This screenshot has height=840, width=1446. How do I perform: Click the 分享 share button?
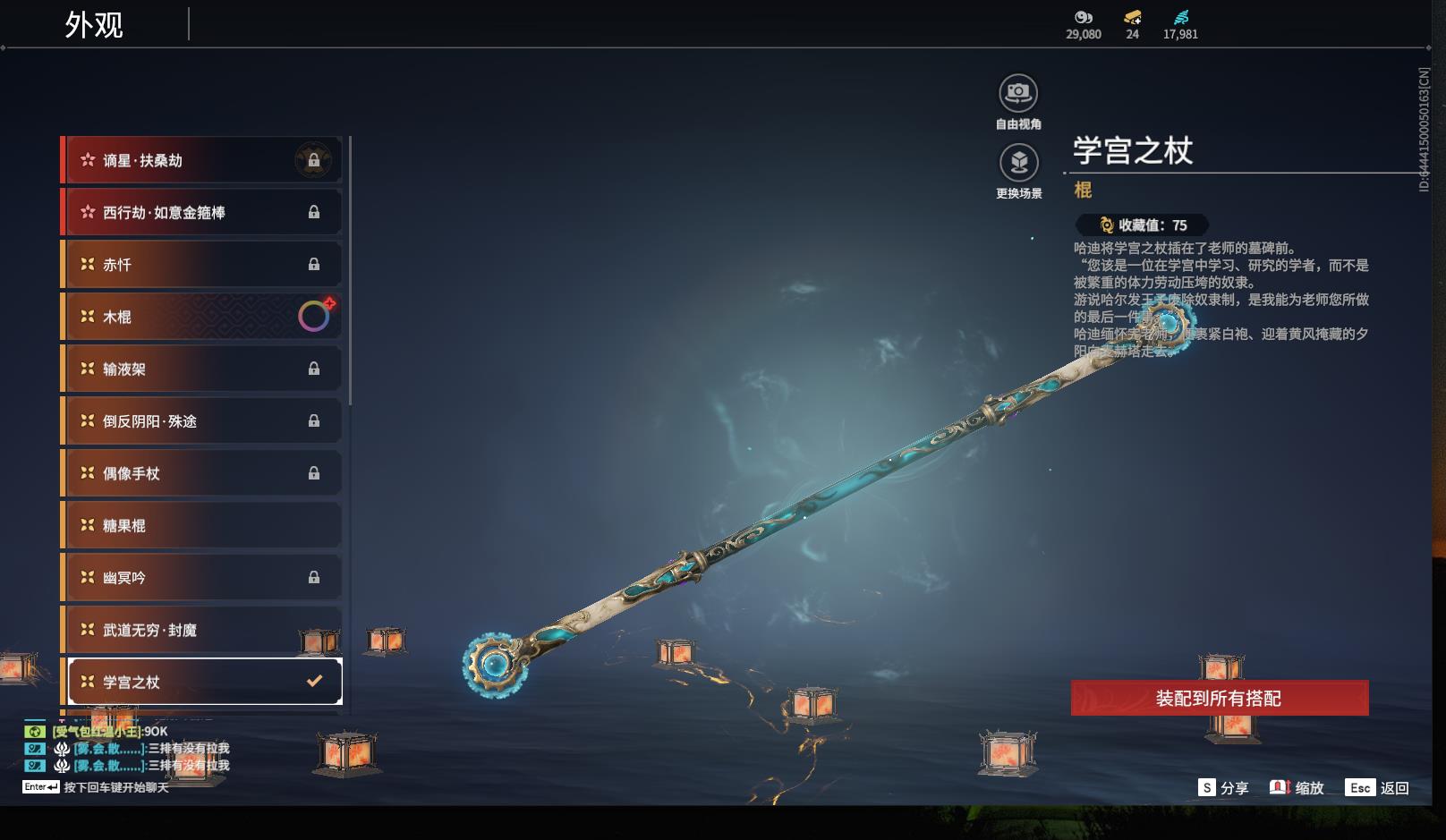pyautogui.click(x=1223, y=787)
